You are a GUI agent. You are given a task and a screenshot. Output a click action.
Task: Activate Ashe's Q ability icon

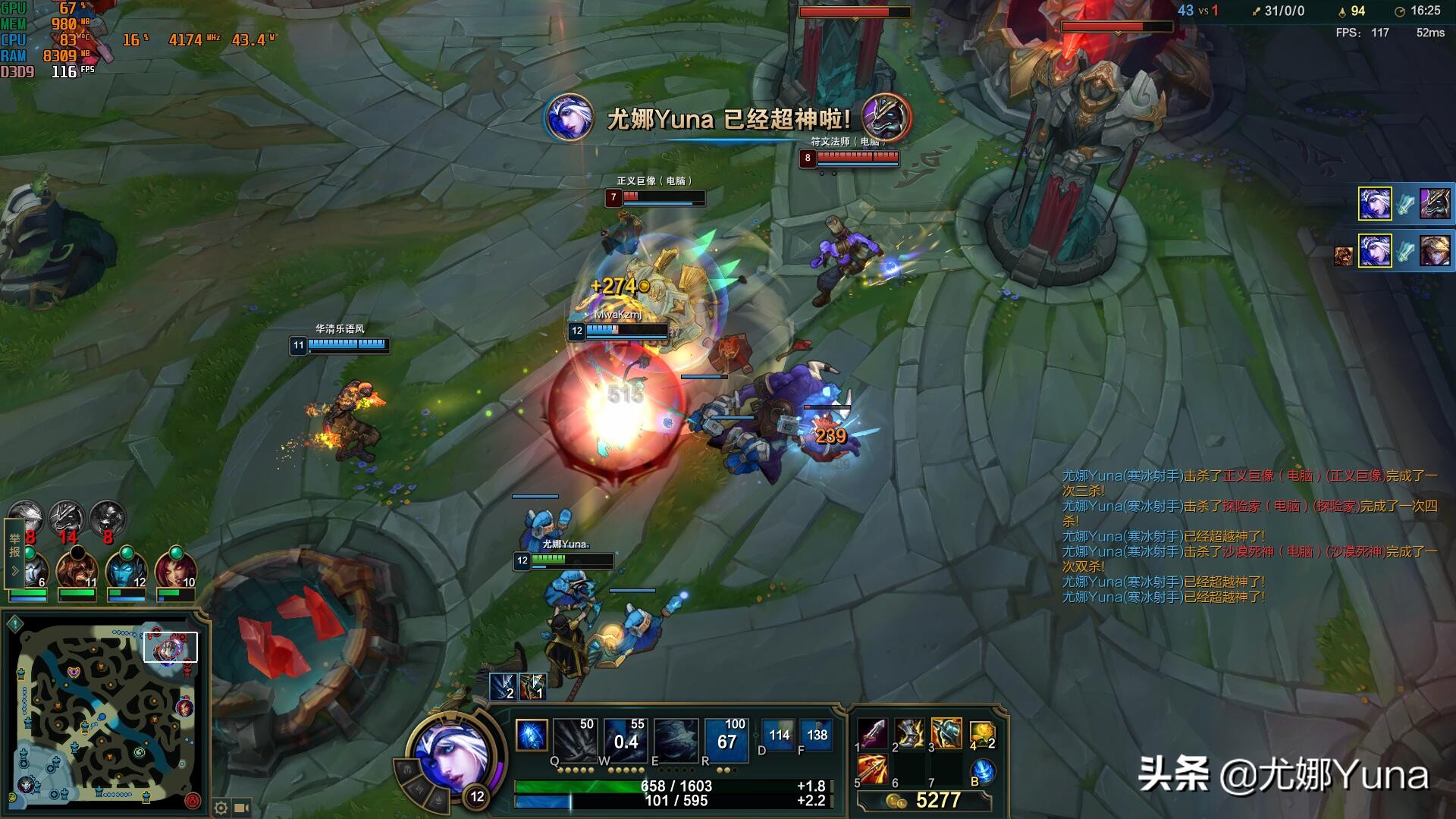[576, 739]
